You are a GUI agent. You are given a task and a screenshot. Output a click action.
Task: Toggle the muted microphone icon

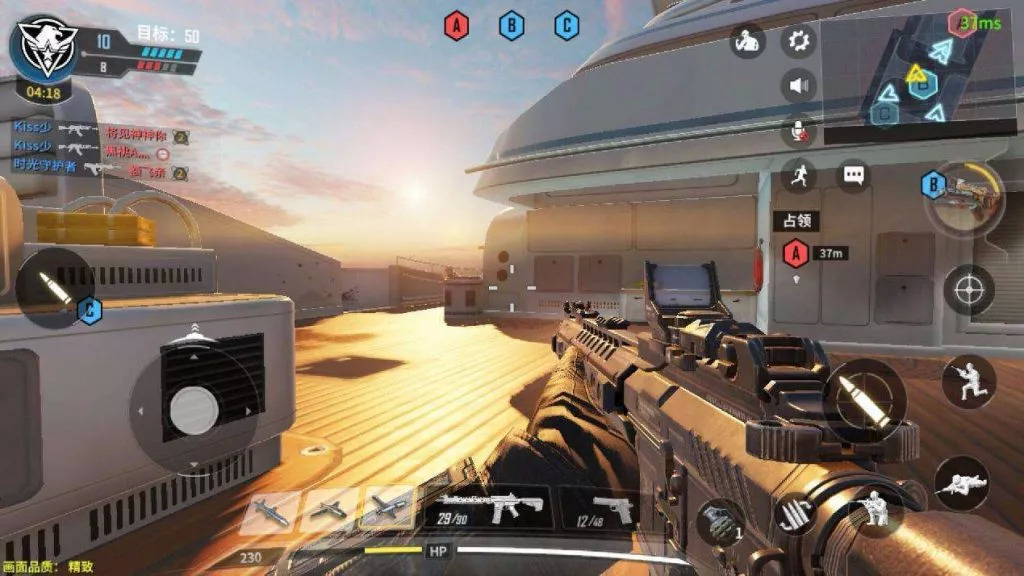tap(798, 131)
